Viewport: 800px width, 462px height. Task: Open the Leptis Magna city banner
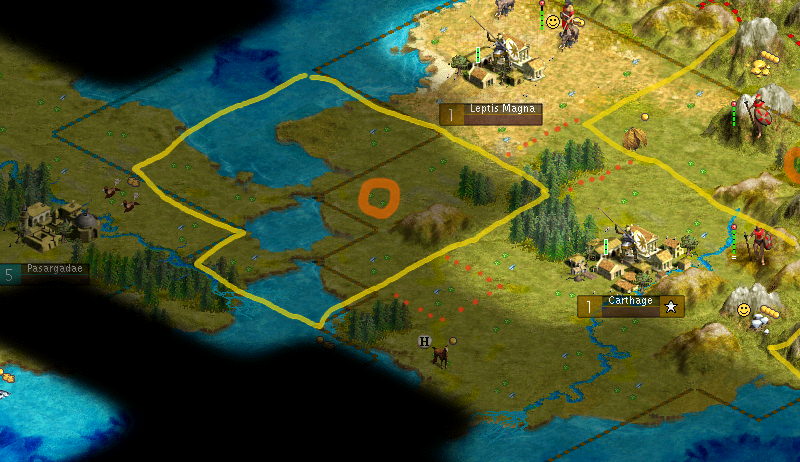[491, 113]
